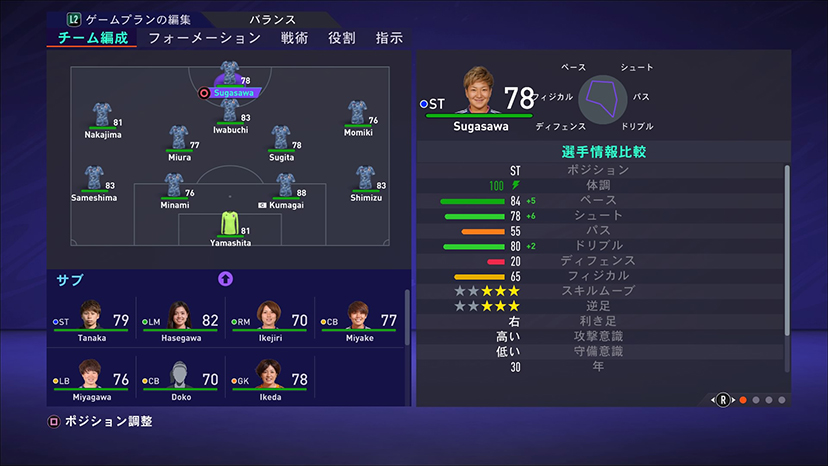Select the チーム編成 tab

[x=91, y=38]
